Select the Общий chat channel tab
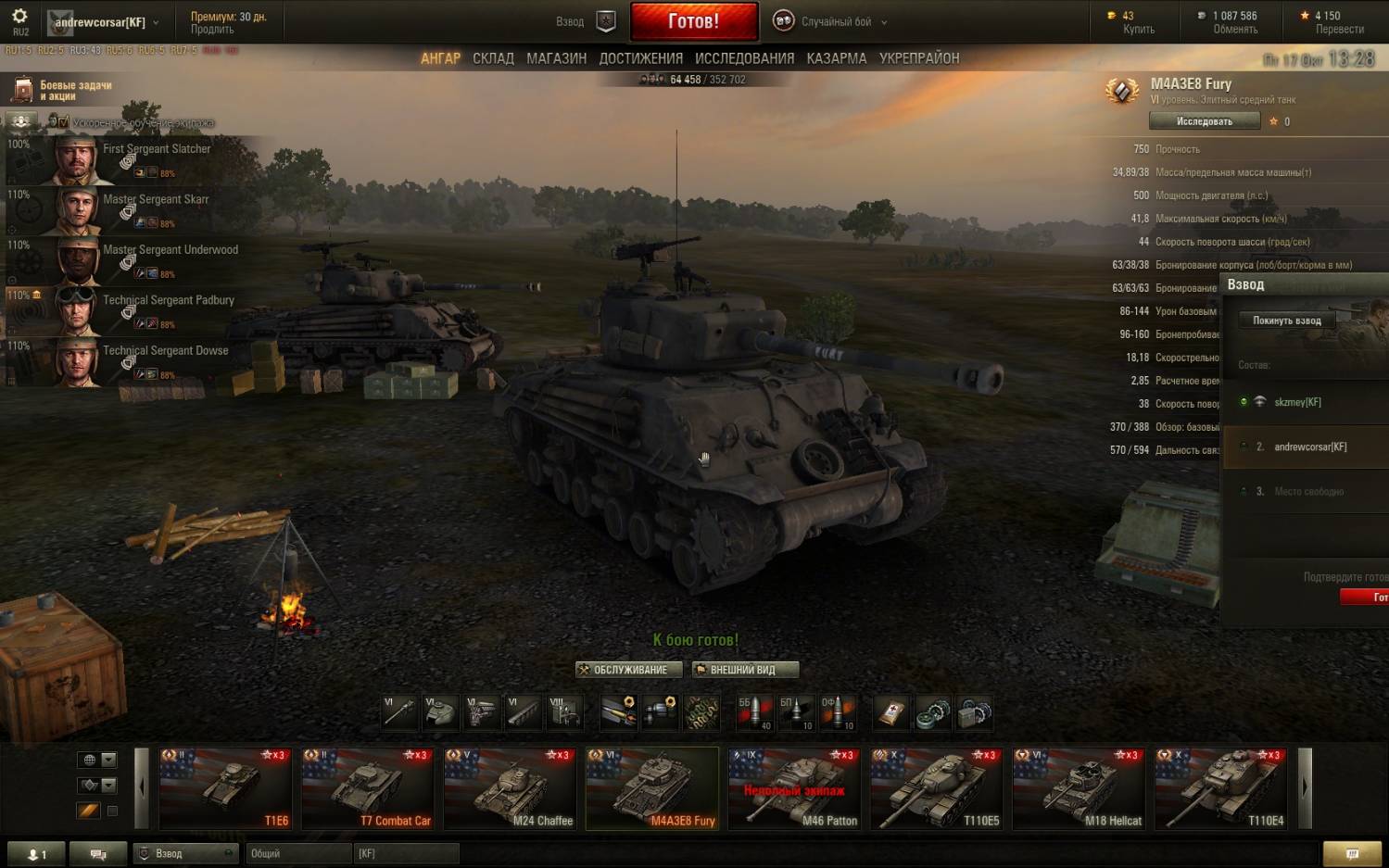The height and width of the screenshot is (868, 1389). (x=297, y=853)
